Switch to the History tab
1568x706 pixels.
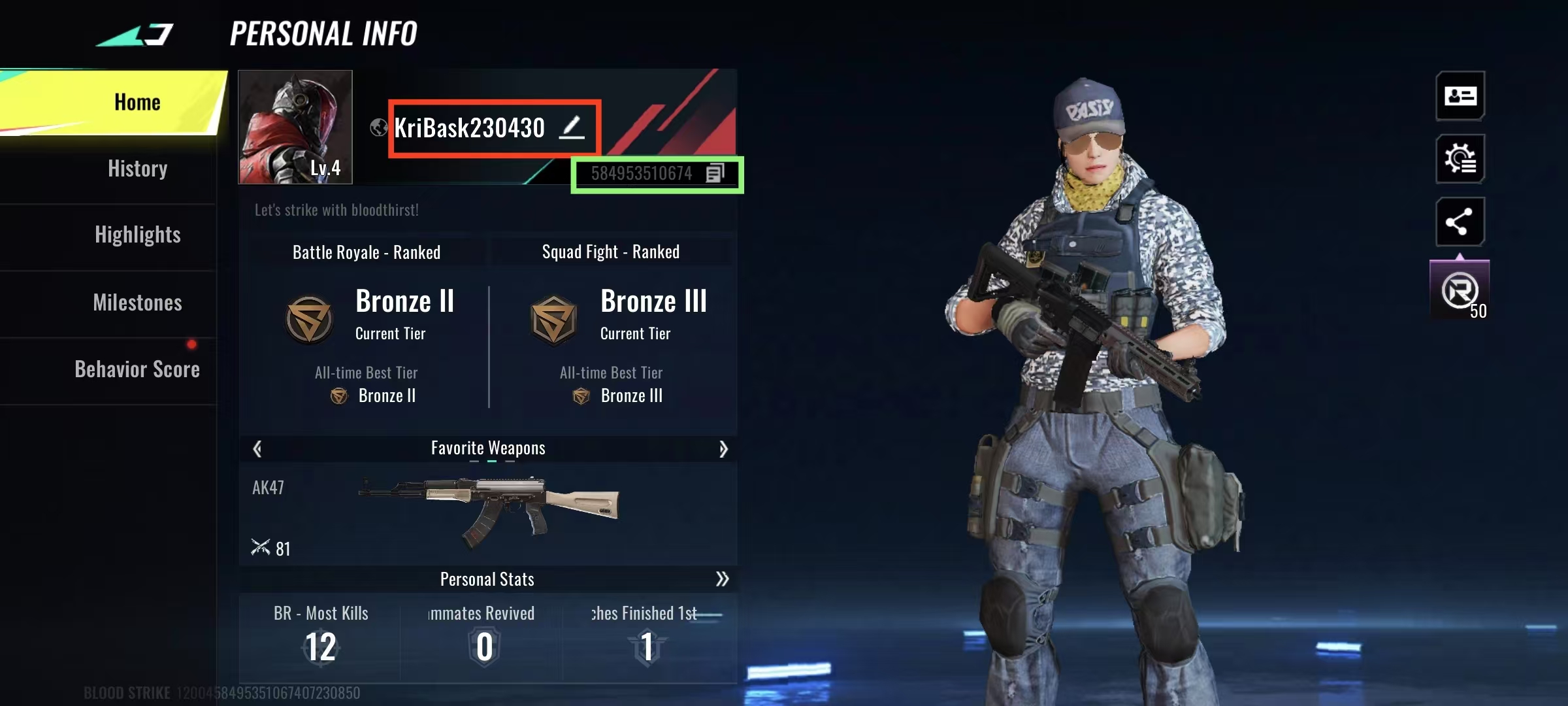[x=137, y=169]
